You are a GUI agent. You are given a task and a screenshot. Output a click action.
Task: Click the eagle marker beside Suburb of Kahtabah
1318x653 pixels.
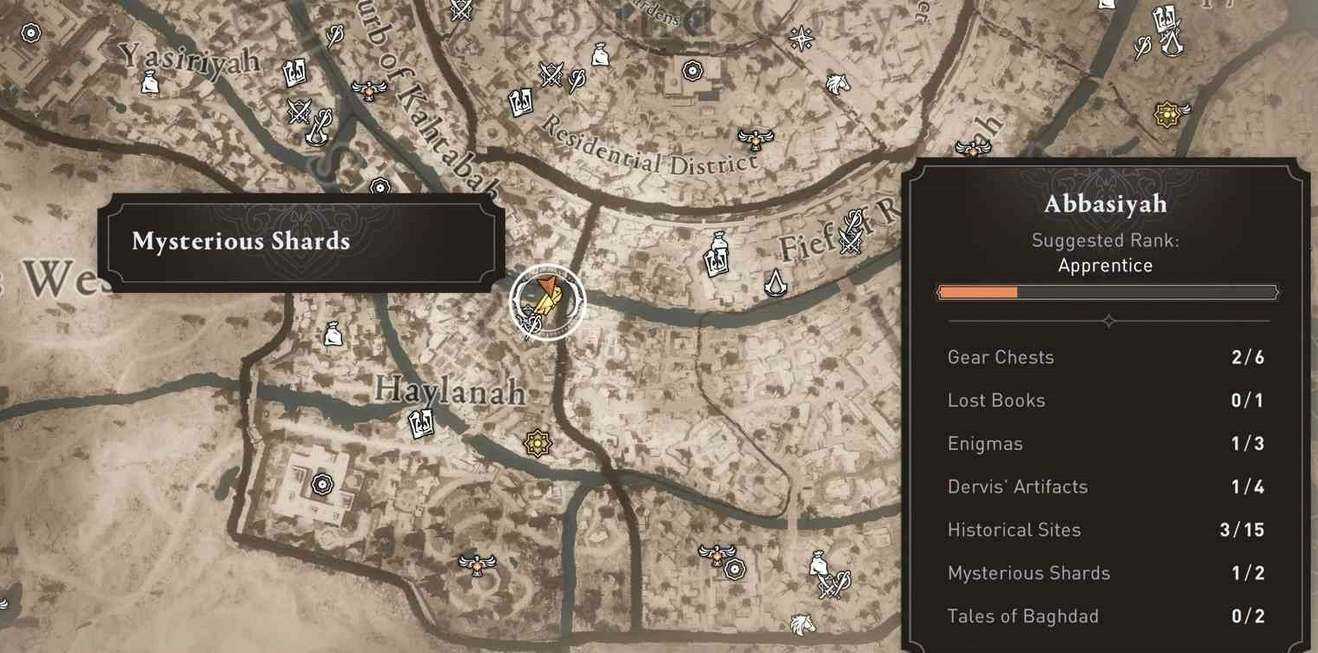(370, 89)
